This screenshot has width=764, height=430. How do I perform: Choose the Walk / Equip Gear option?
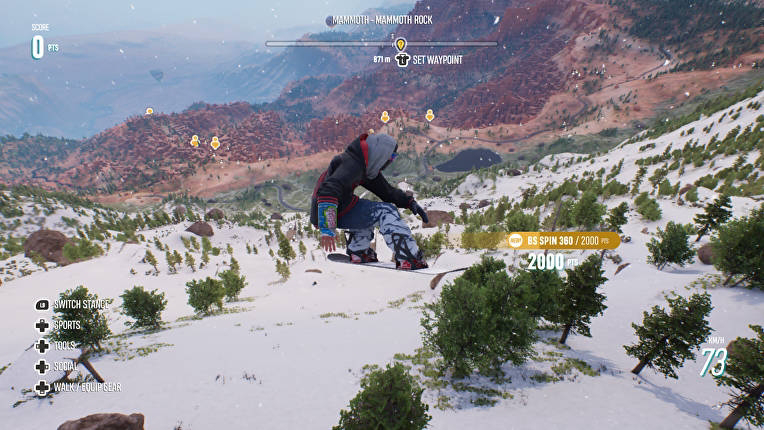click(86, 387)
